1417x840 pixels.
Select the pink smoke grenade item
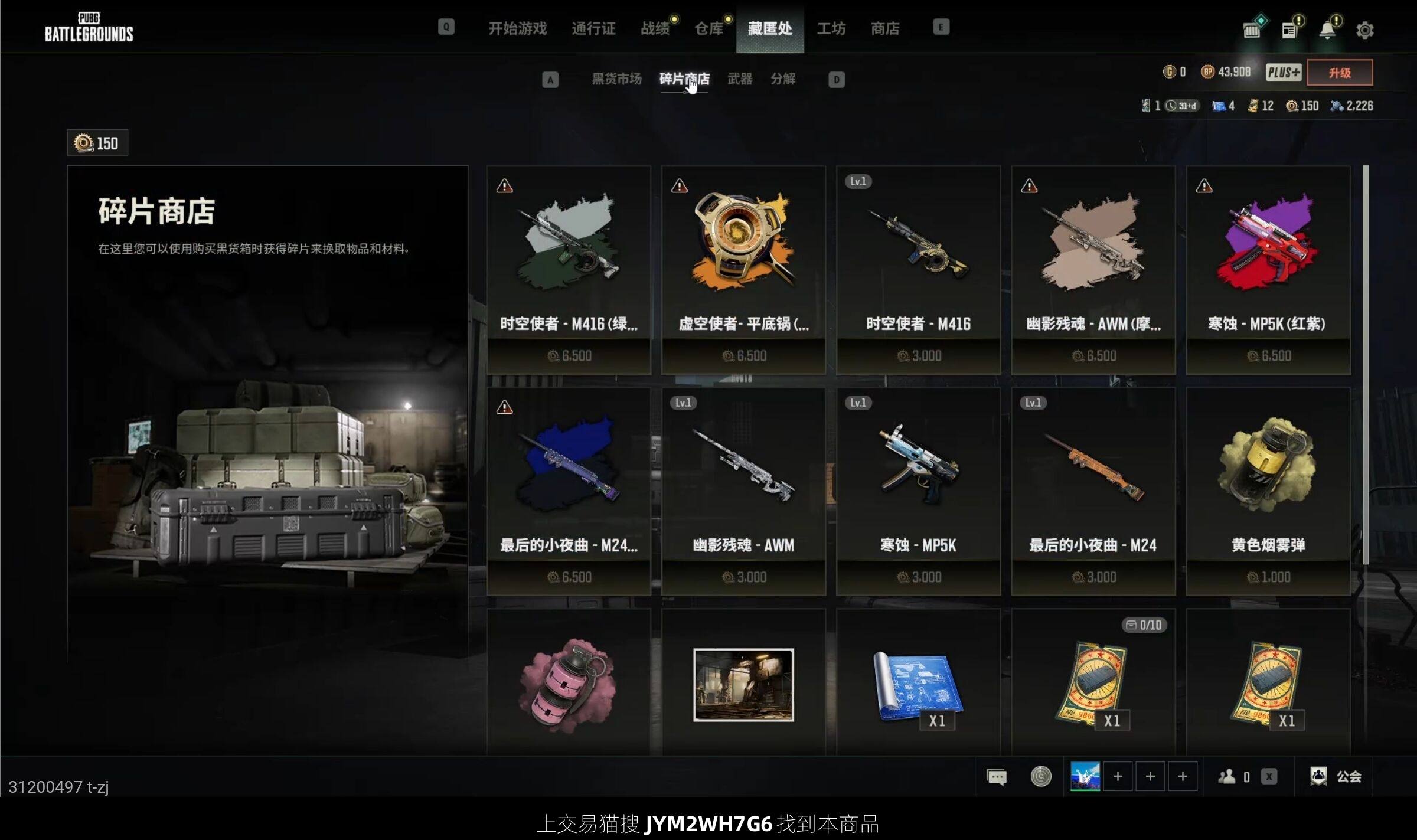click(x=568, y=685)
